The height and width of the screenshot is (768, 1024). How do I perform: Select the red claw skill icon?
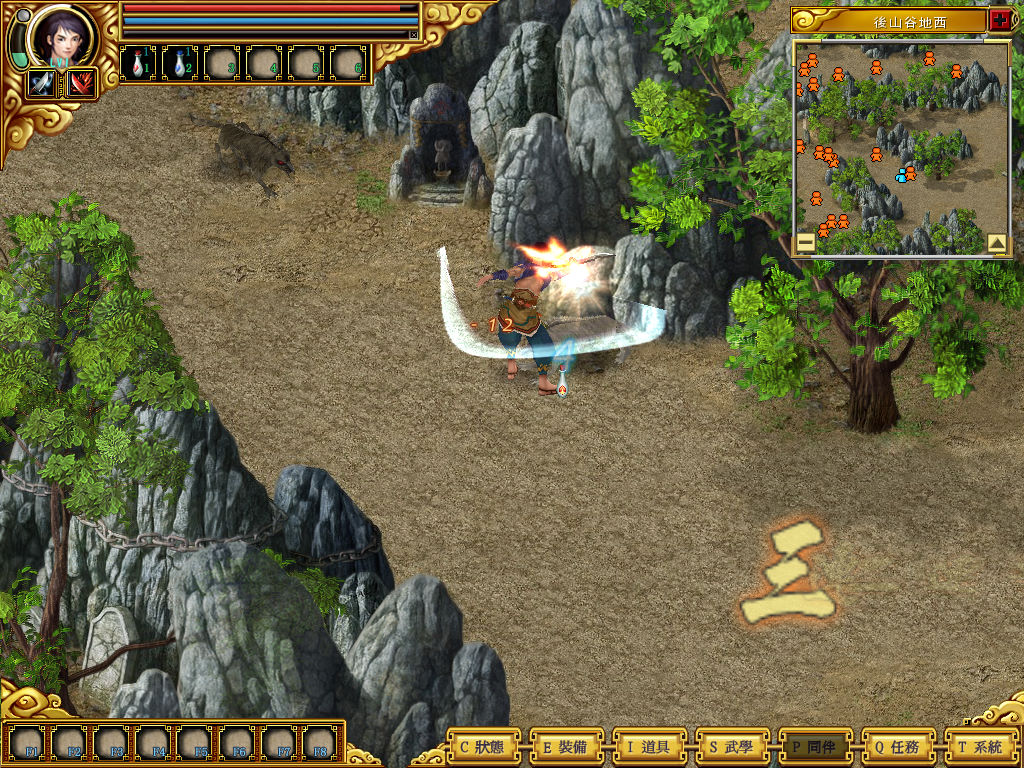80,84
